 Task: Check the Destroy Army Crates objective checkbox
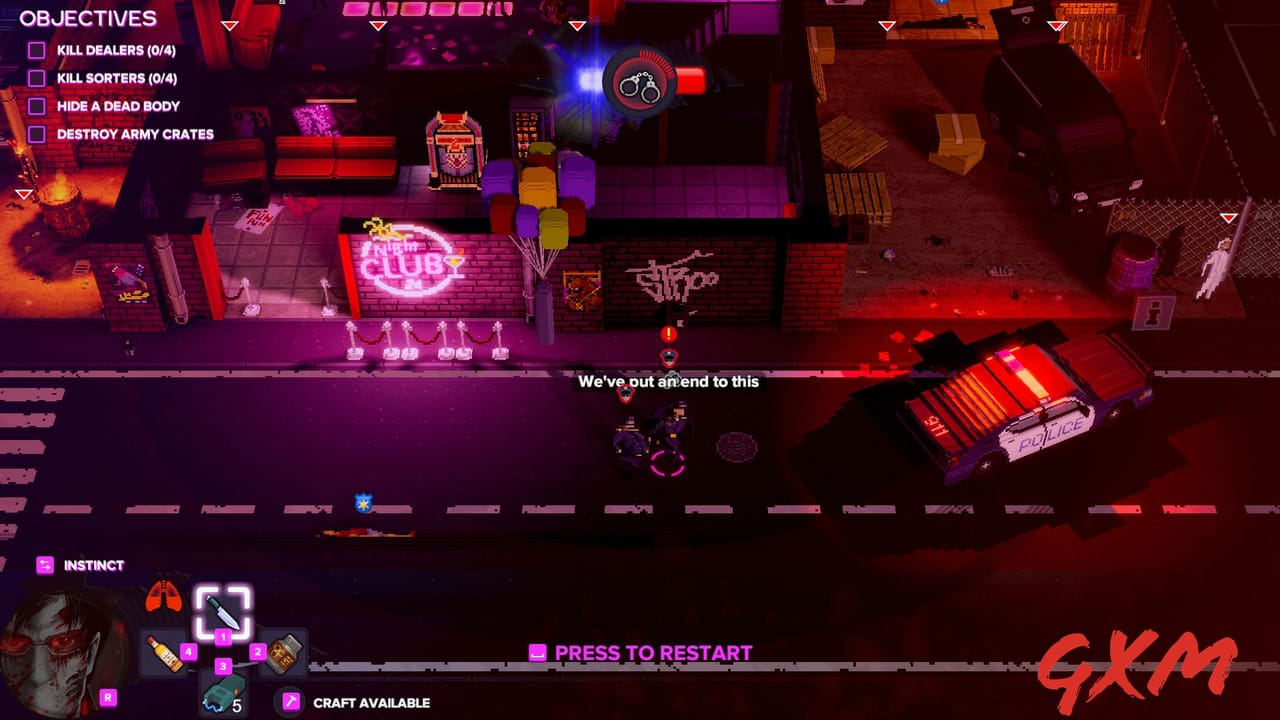click(36, 133)
